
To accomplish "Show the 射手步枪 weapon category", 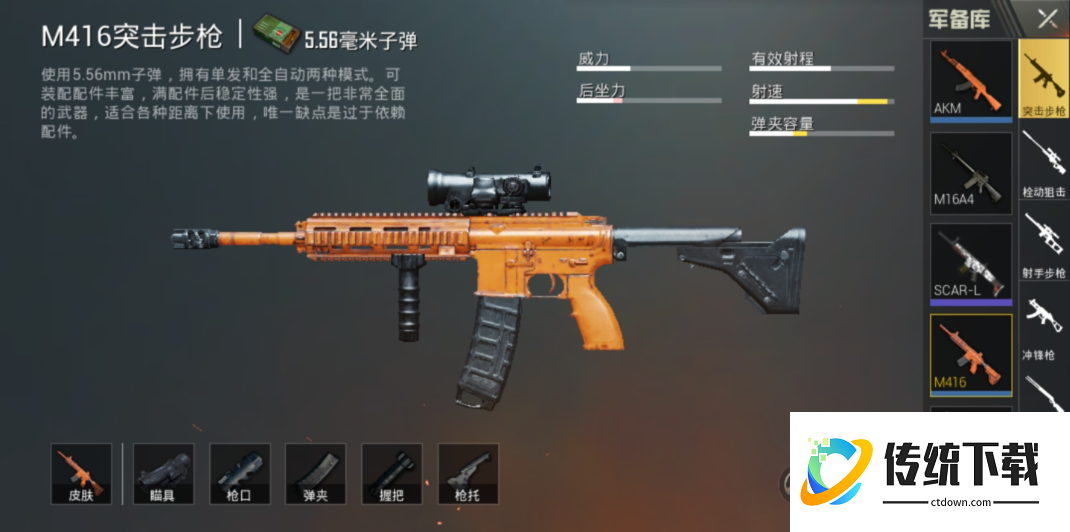I will coord(1044,245).
